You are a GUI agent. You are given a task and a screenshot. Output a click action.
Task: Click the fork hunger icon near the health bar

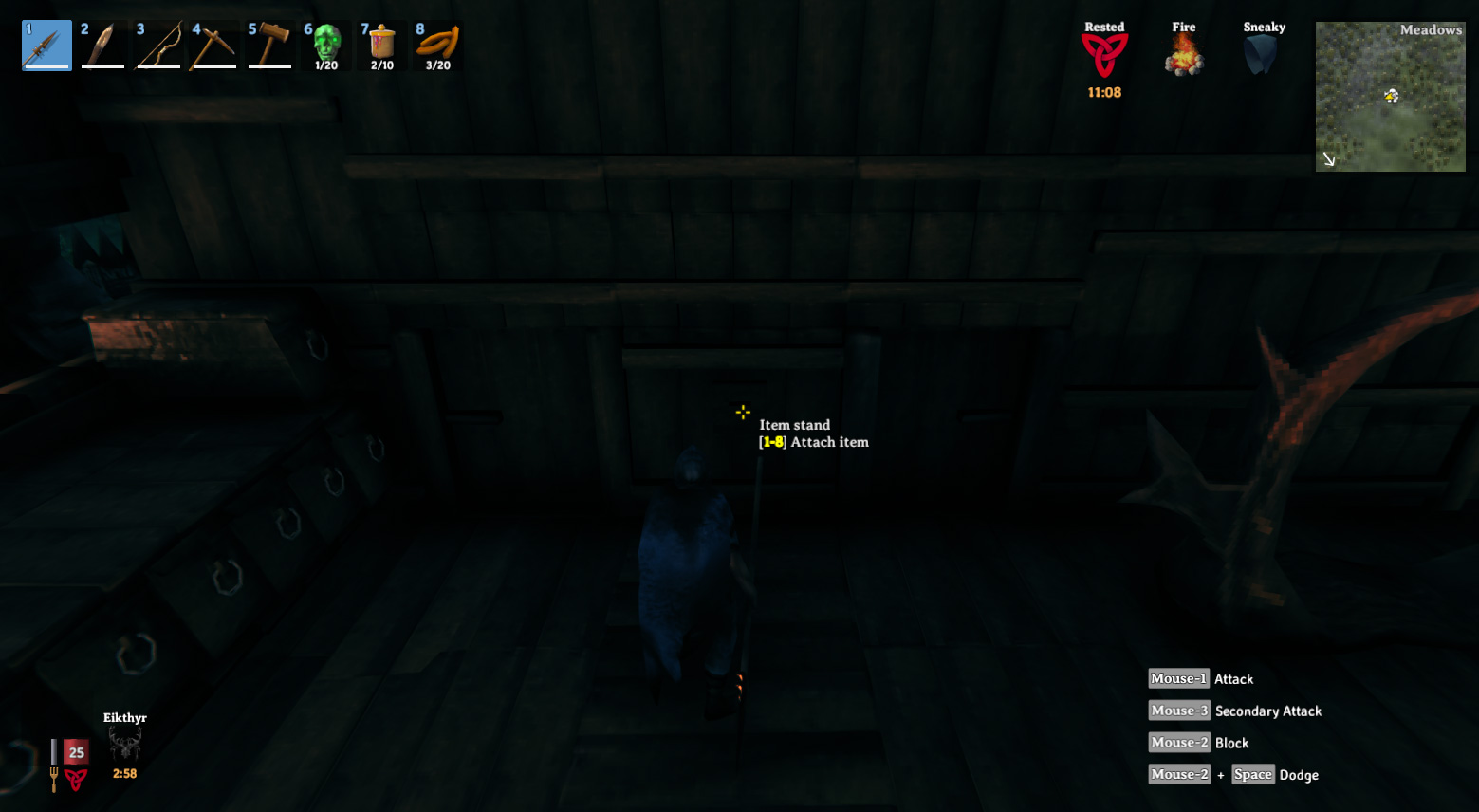pyautogui.click(x=53, y=773)
